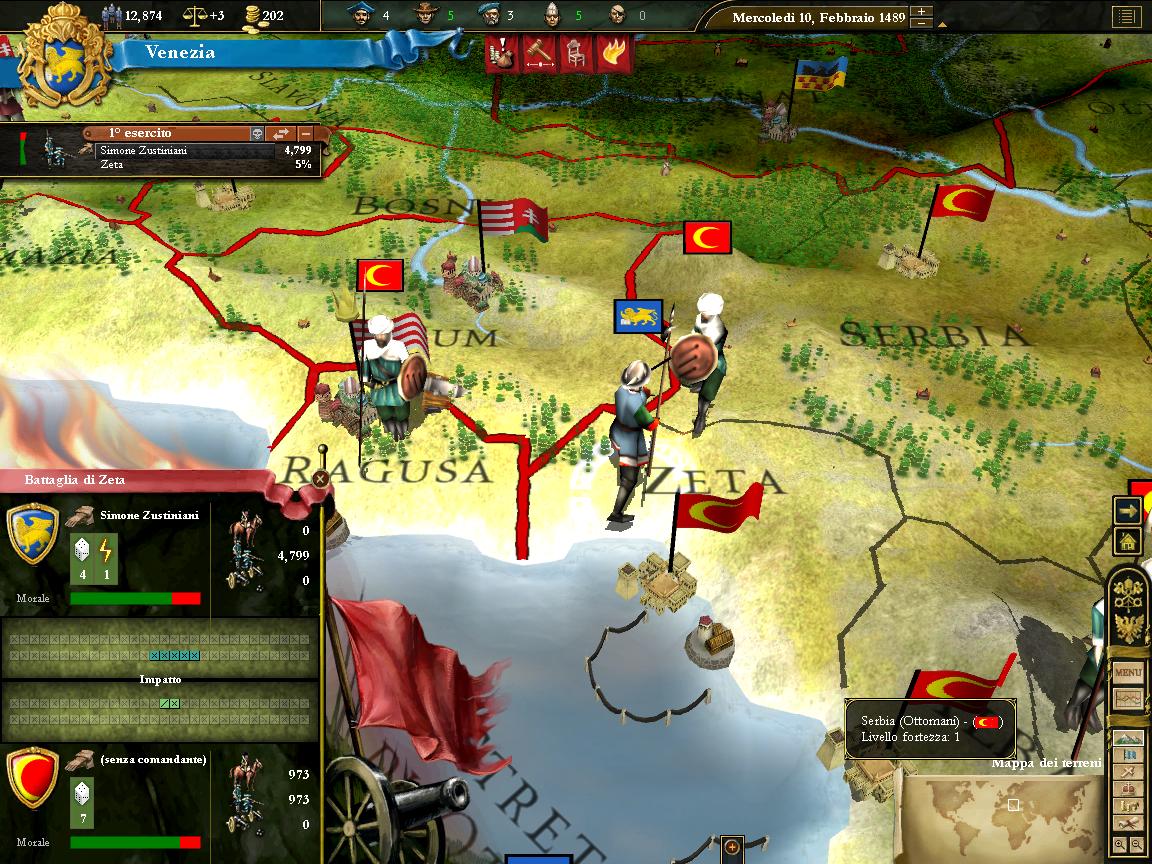Zoom in with the magnifier plus button

pos(1121,846)
